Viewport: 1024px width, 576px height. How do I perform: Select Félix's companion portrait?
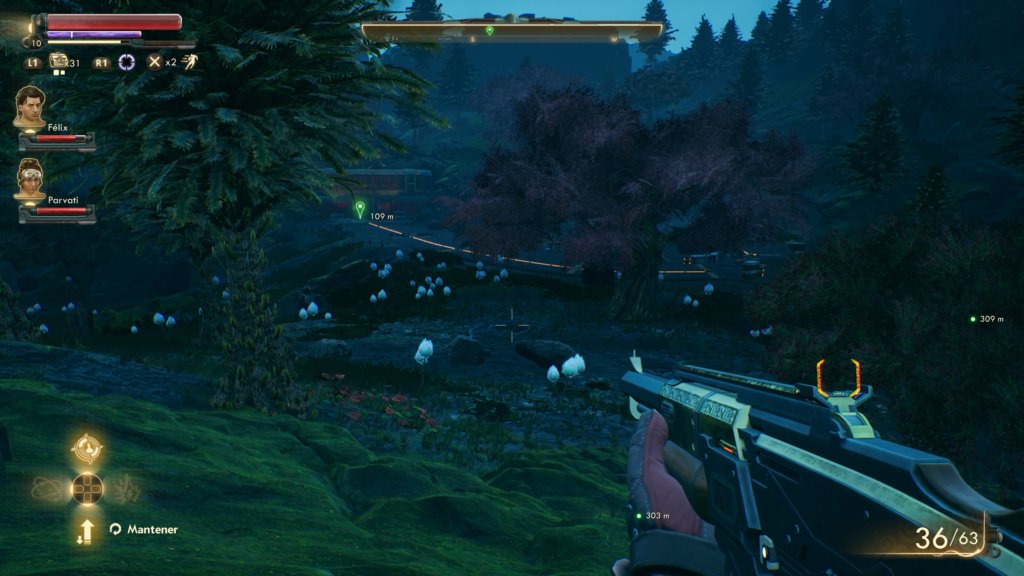(x=30, y=106)
